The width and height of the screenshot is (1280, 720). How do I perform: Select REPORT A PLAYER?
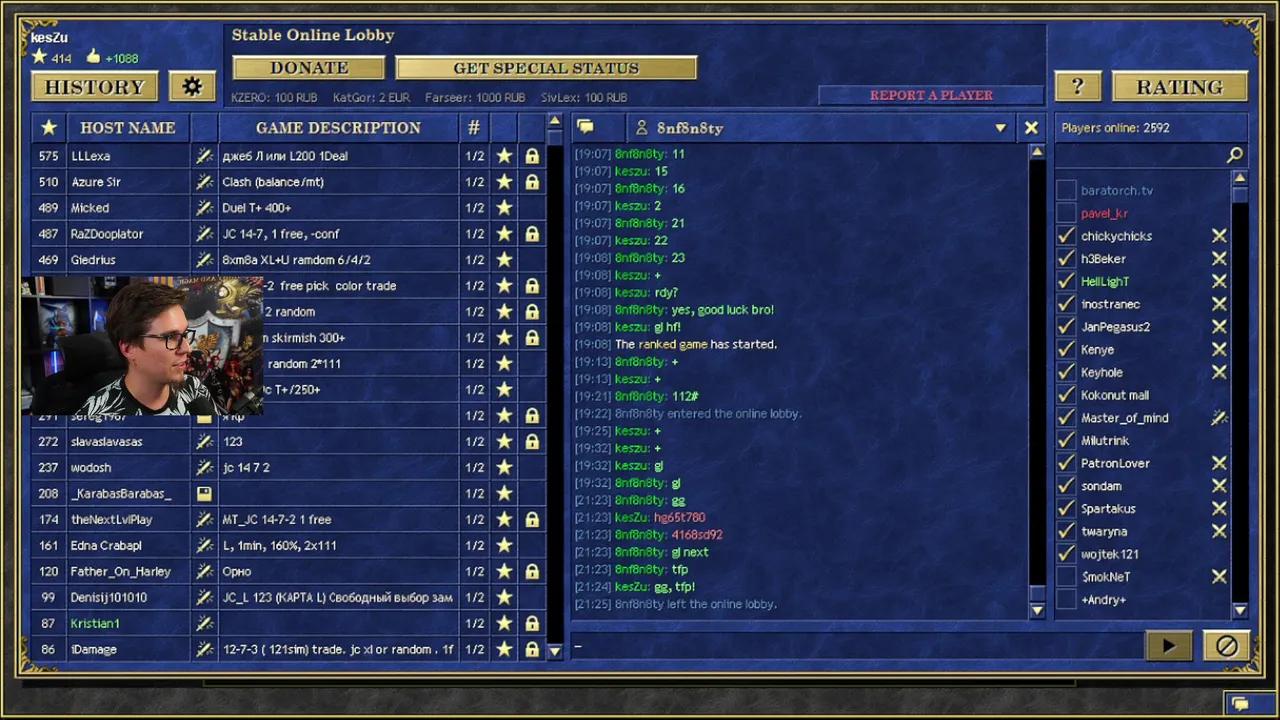tap(931, 95)
